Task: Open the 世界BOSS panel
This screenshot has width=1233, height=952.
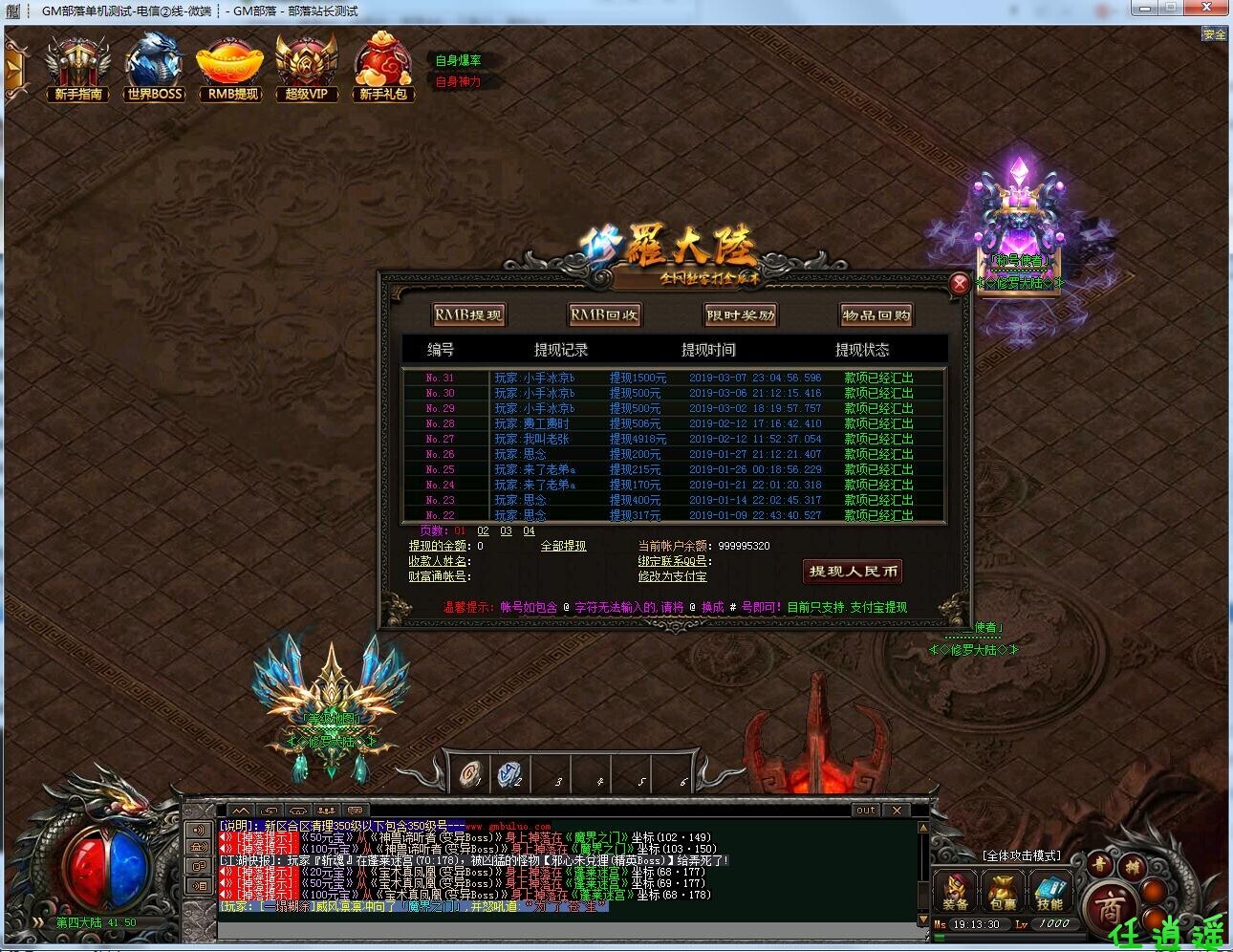Action: tap(154, 67)
